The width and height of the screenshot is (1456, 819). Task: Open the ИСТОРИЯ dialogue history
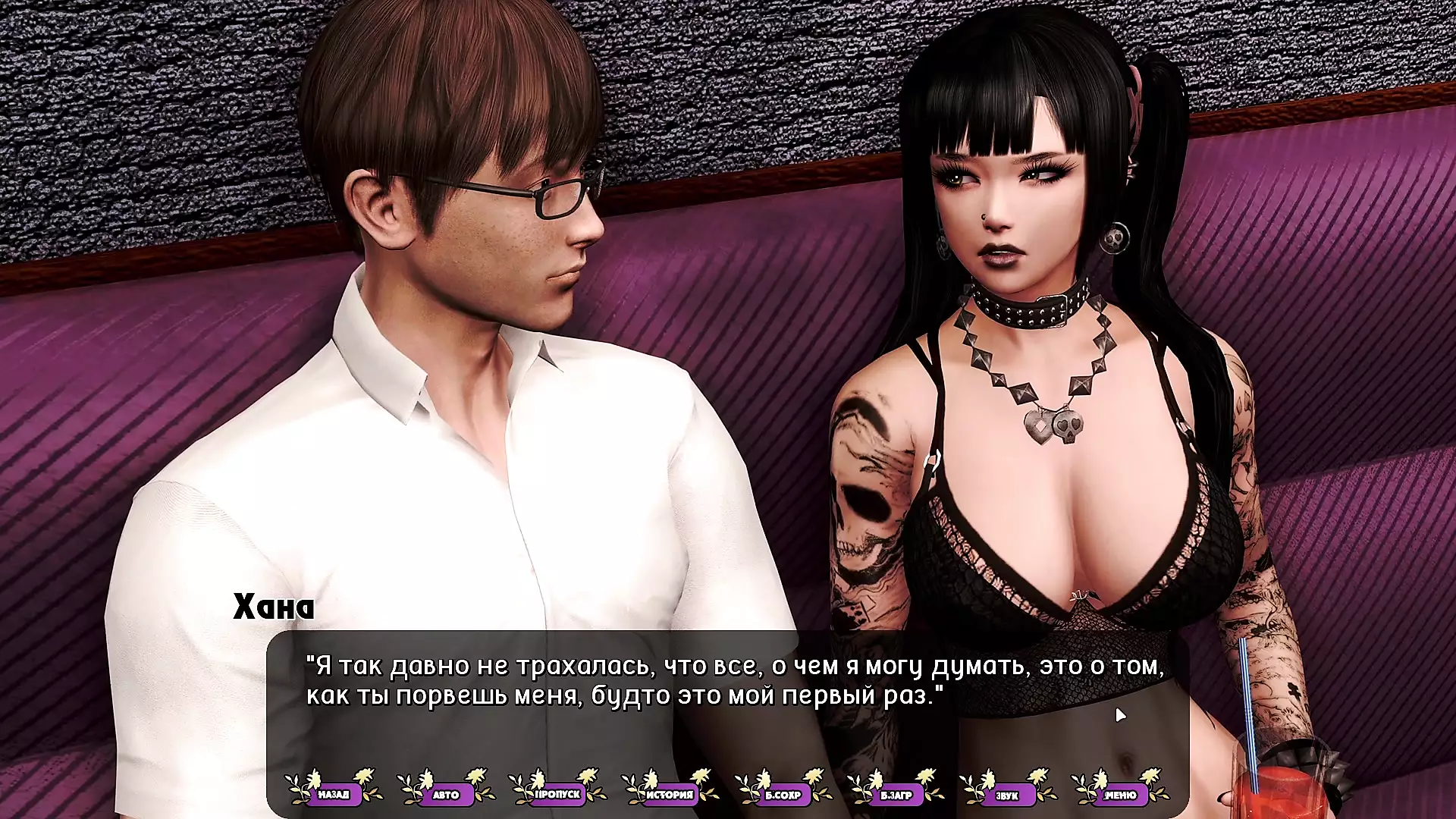(670, 794)
